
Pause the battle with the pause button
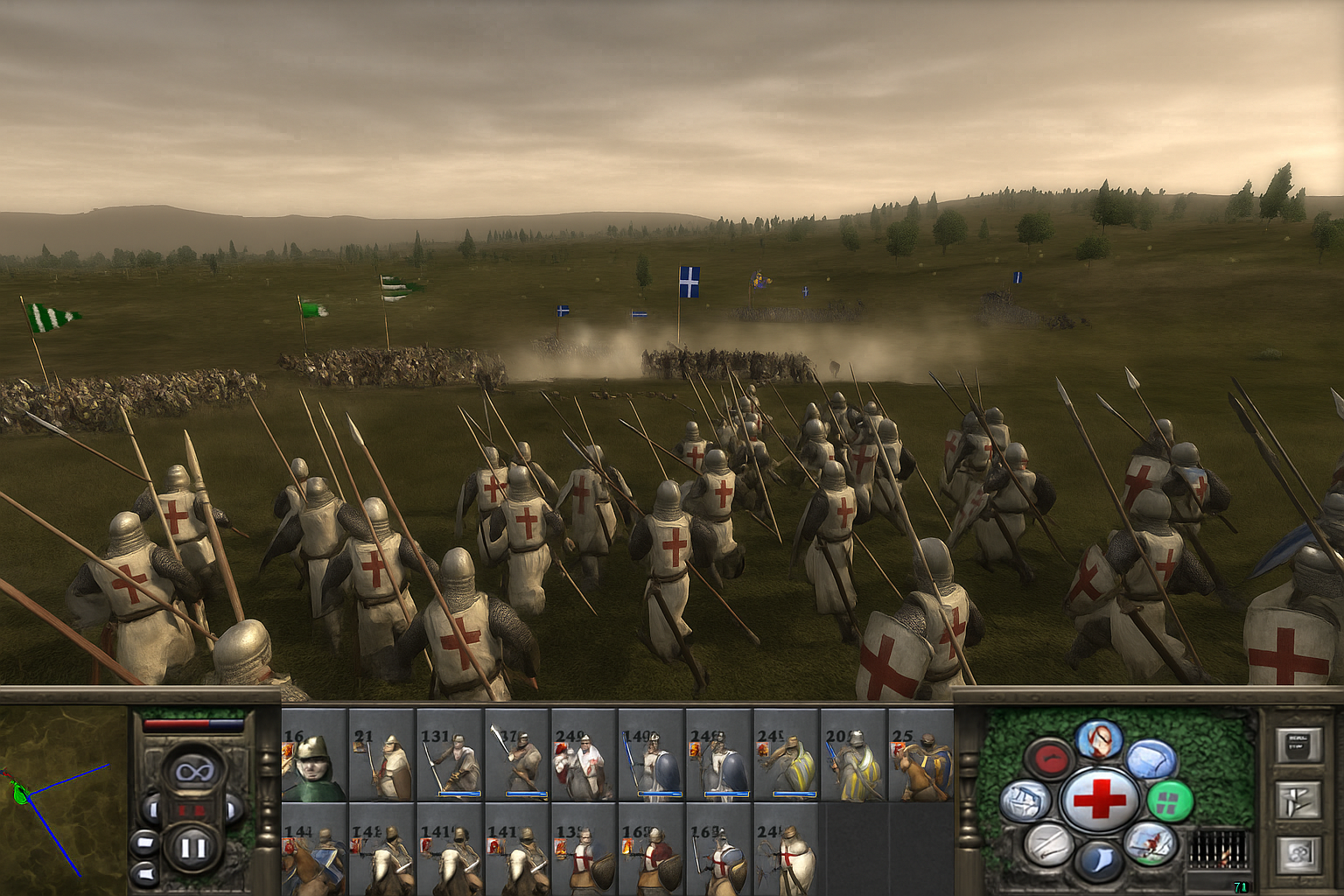[192, 847]
